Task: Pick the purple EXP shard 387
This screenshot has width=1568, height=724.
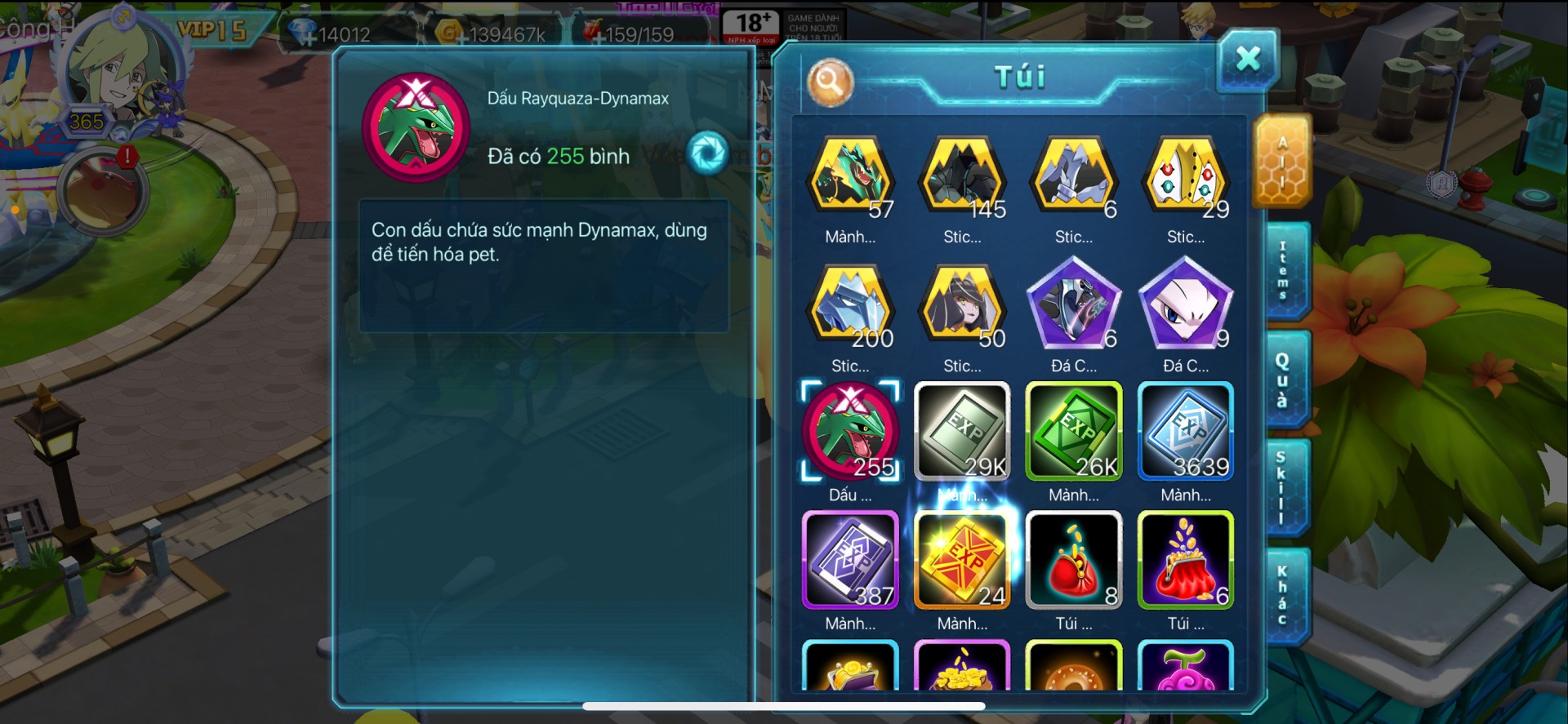Action: point(850,560)
